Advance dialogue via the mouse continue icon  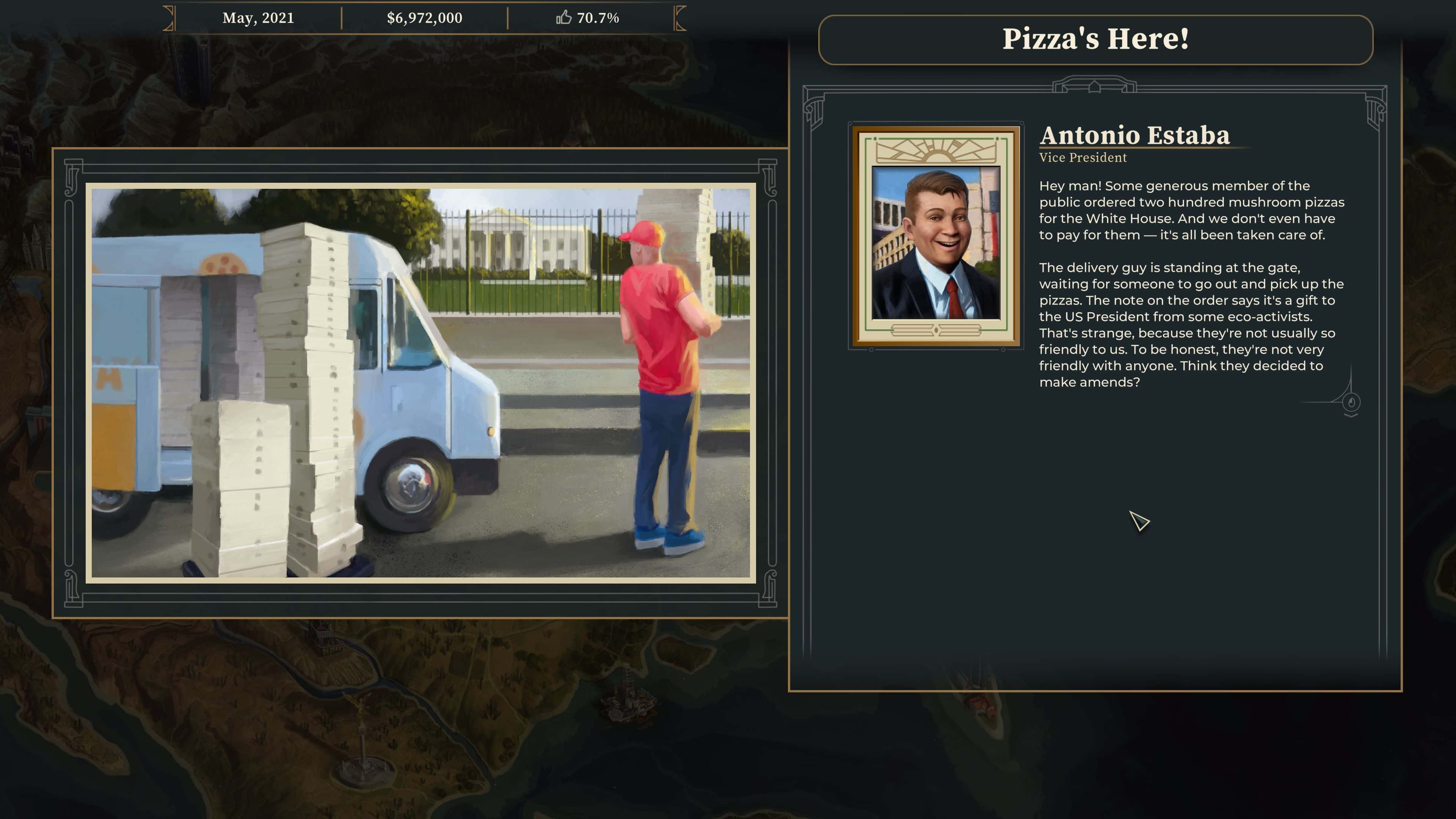1351,403
